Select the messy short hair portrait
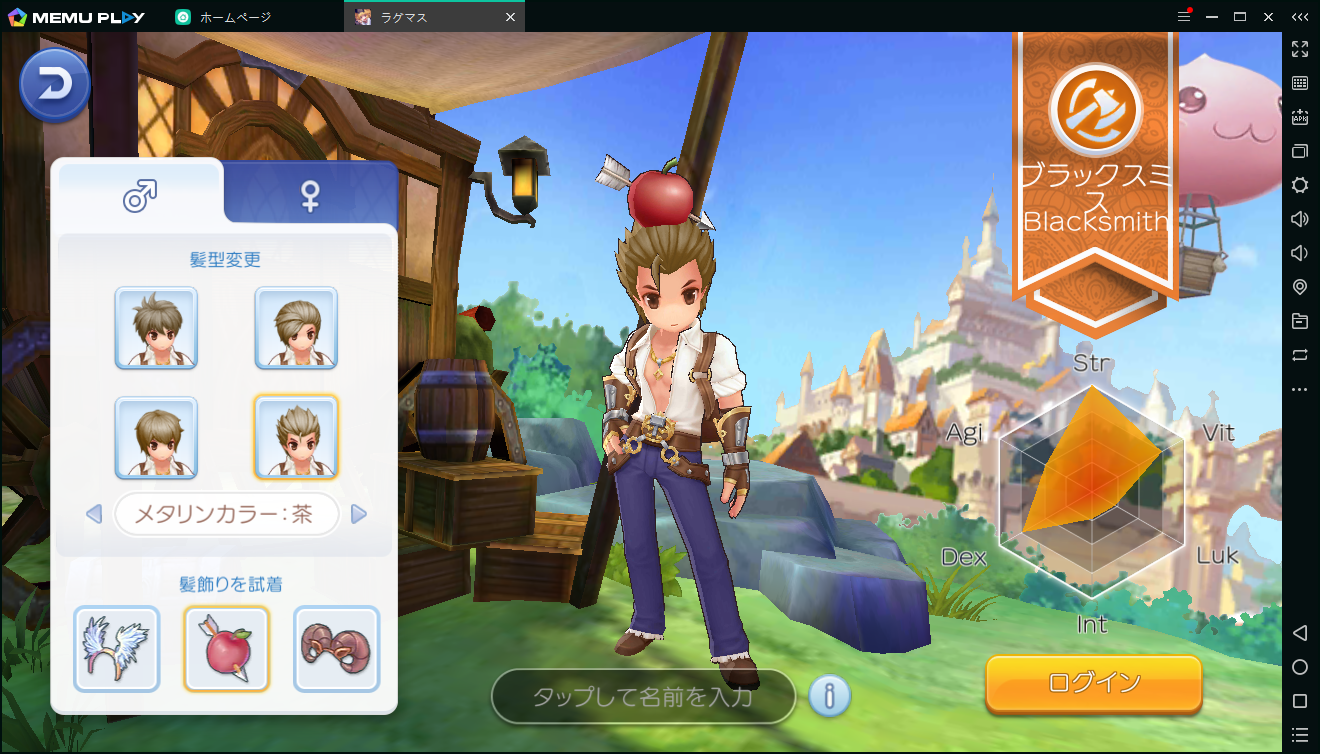This screenshot has height=754, width=1320. tap(156, 328)
